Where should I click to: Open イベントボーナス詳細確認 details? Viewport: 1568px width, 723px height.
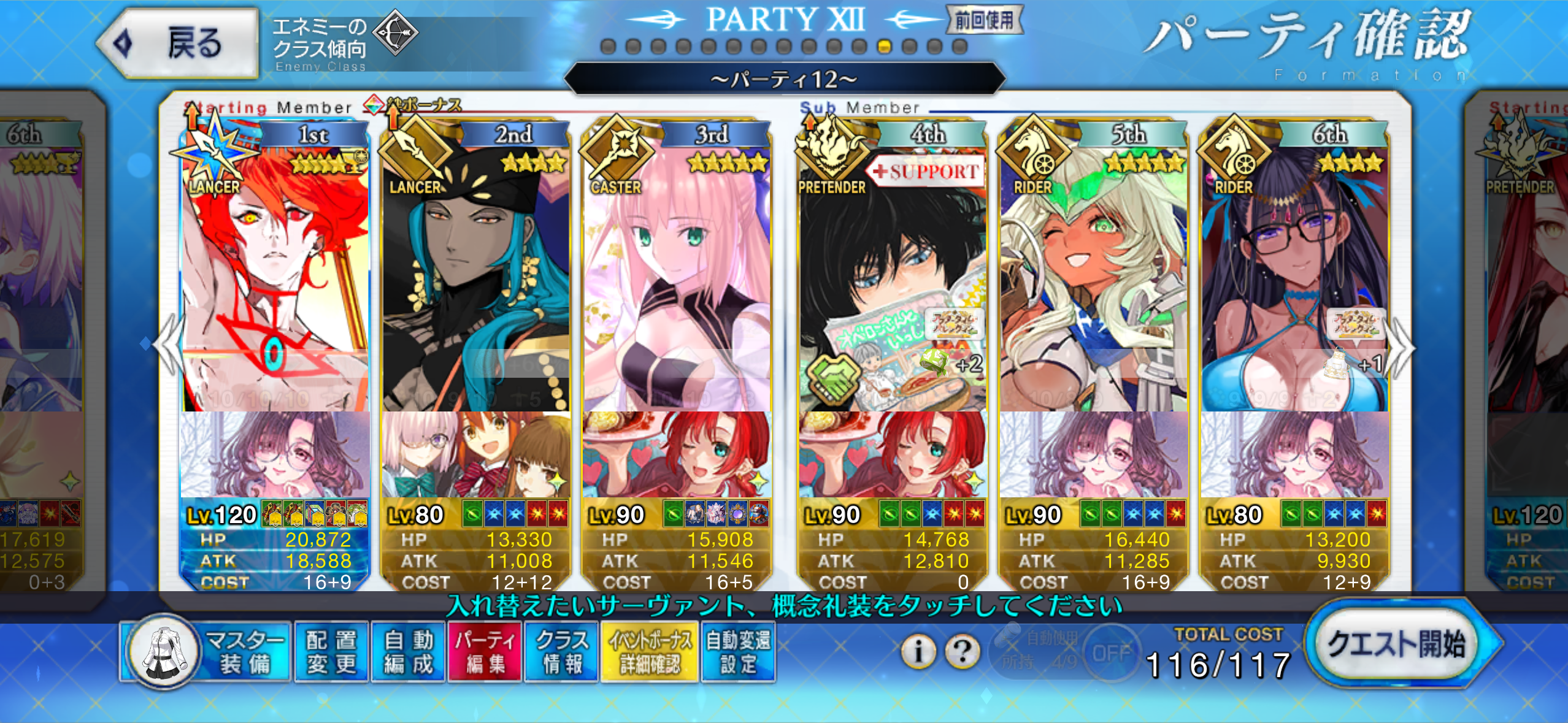tap(650, 652)
